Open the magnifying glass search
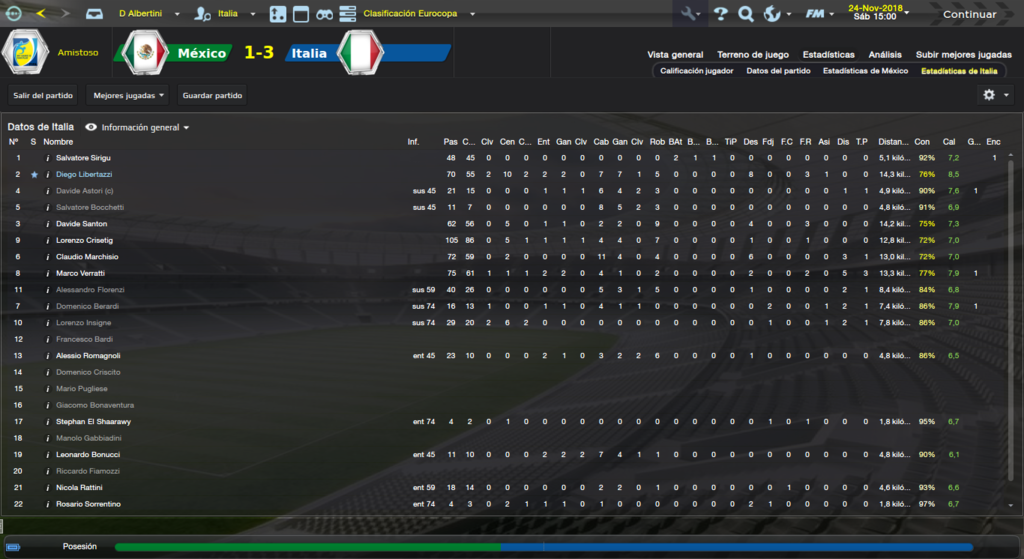The height and width of the screenshot is (559, 1024). [745, 14]
